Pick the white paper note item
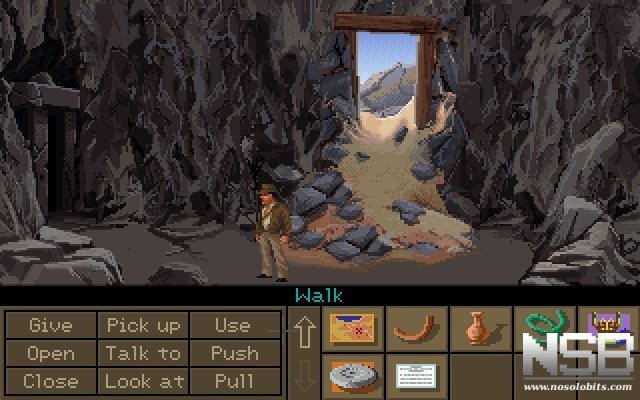This screenshot has height=400, width=640. tap(414, 377)
